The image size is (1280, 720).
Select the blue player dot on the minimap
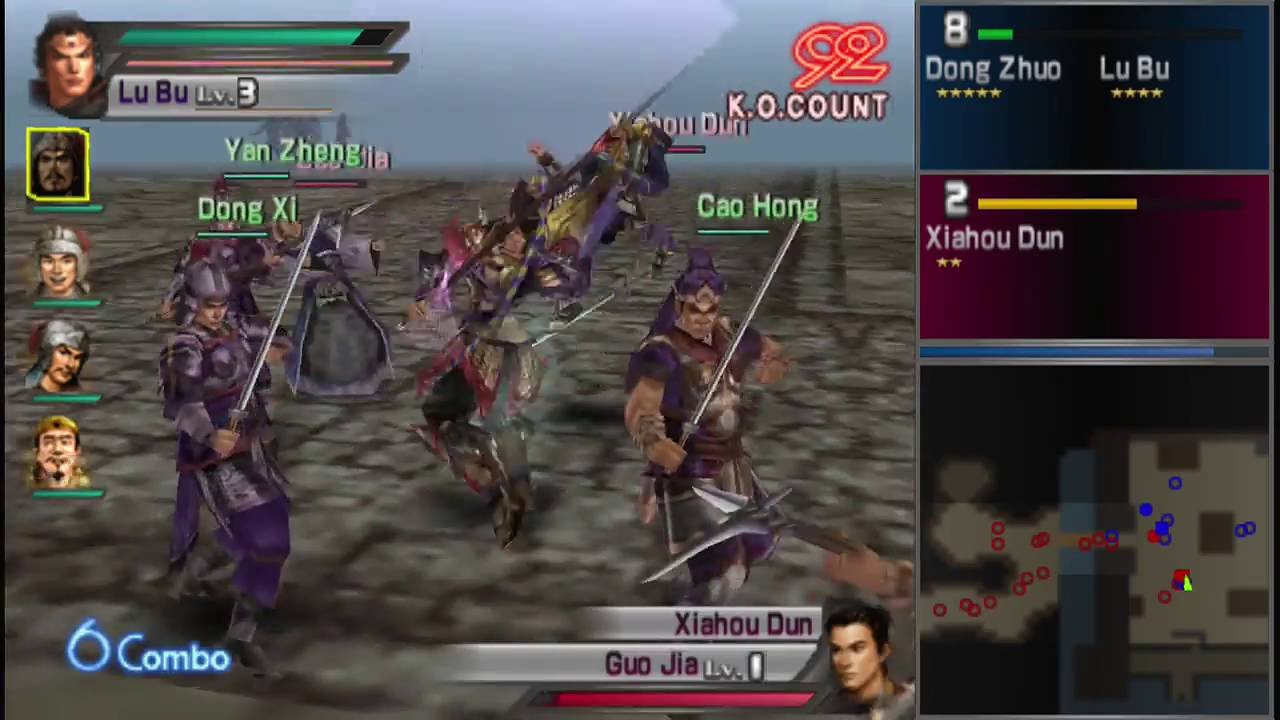click(x=1146, y=511)
